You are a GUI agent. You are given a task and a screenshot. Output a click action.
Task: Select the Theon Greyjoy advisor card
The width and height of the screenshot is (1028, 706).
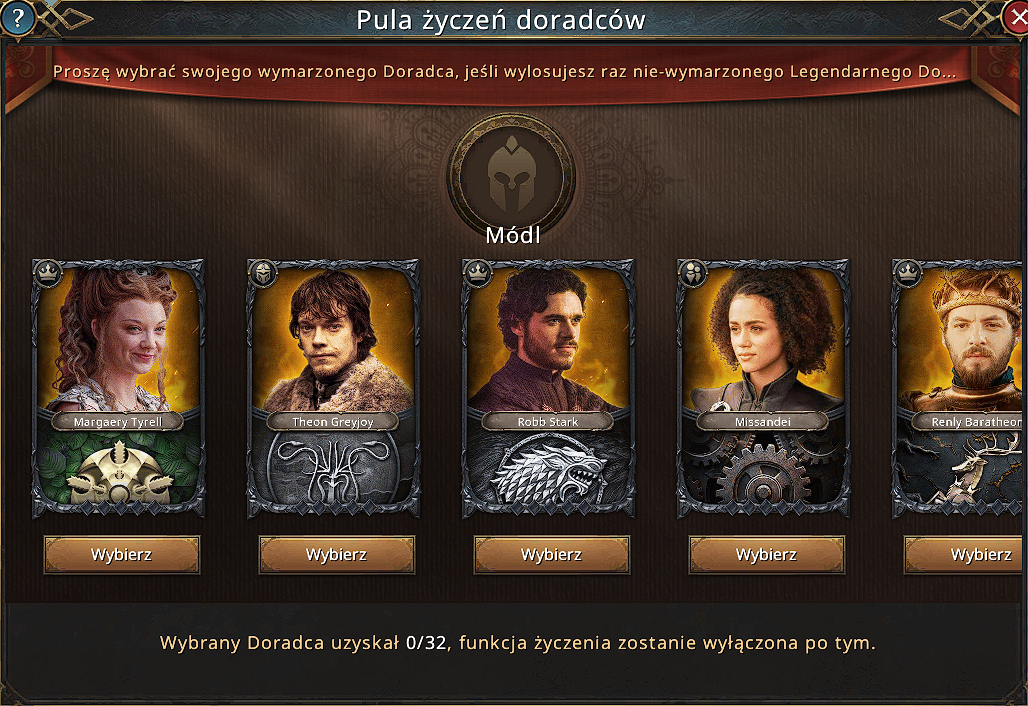(x=333, y=388)
